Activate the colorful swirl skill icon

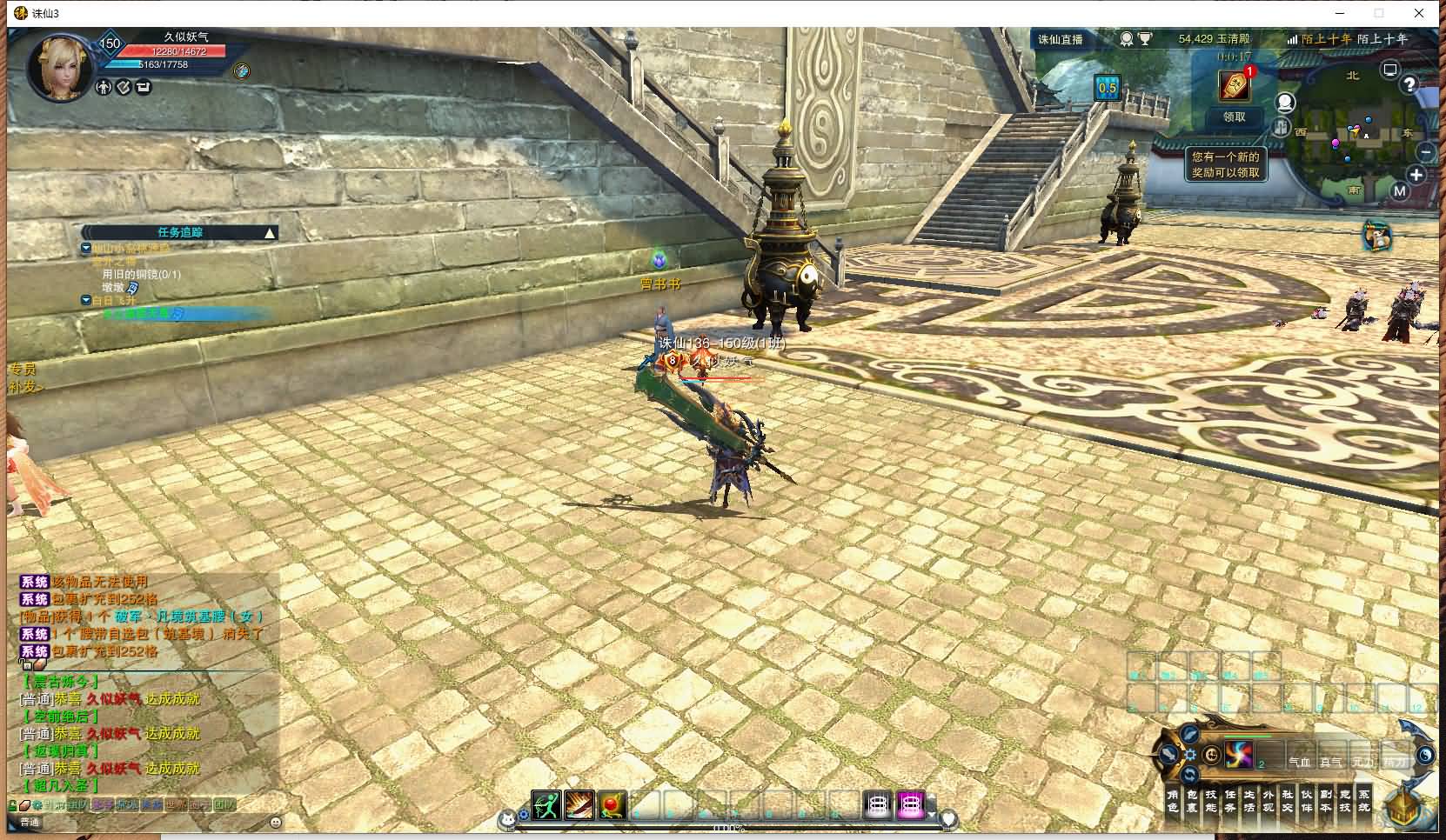(x=1239, y=755)
